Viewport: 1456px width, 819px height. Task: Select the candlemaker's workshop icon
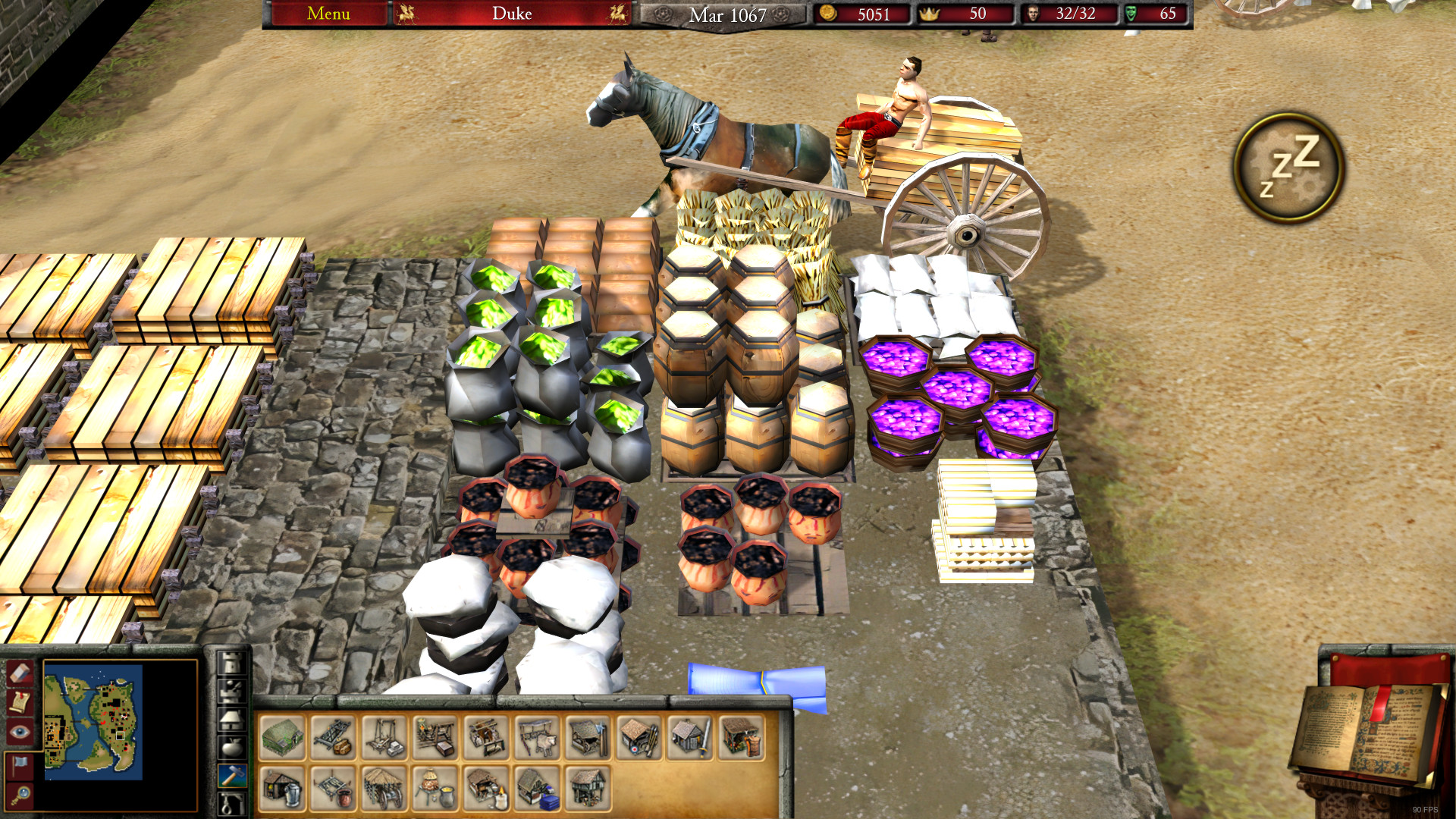[x=486, y=791]
